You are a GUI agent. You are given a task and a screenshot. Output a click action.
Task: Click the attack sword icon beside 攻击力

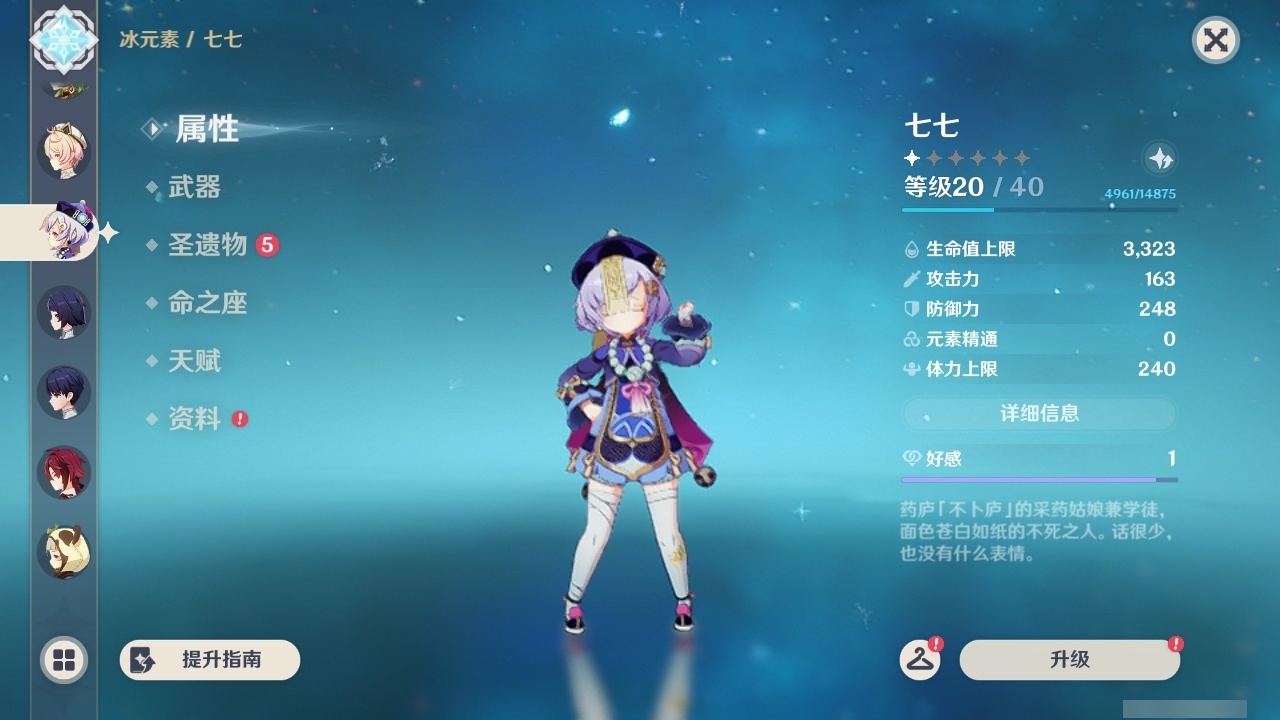point(911,279)
